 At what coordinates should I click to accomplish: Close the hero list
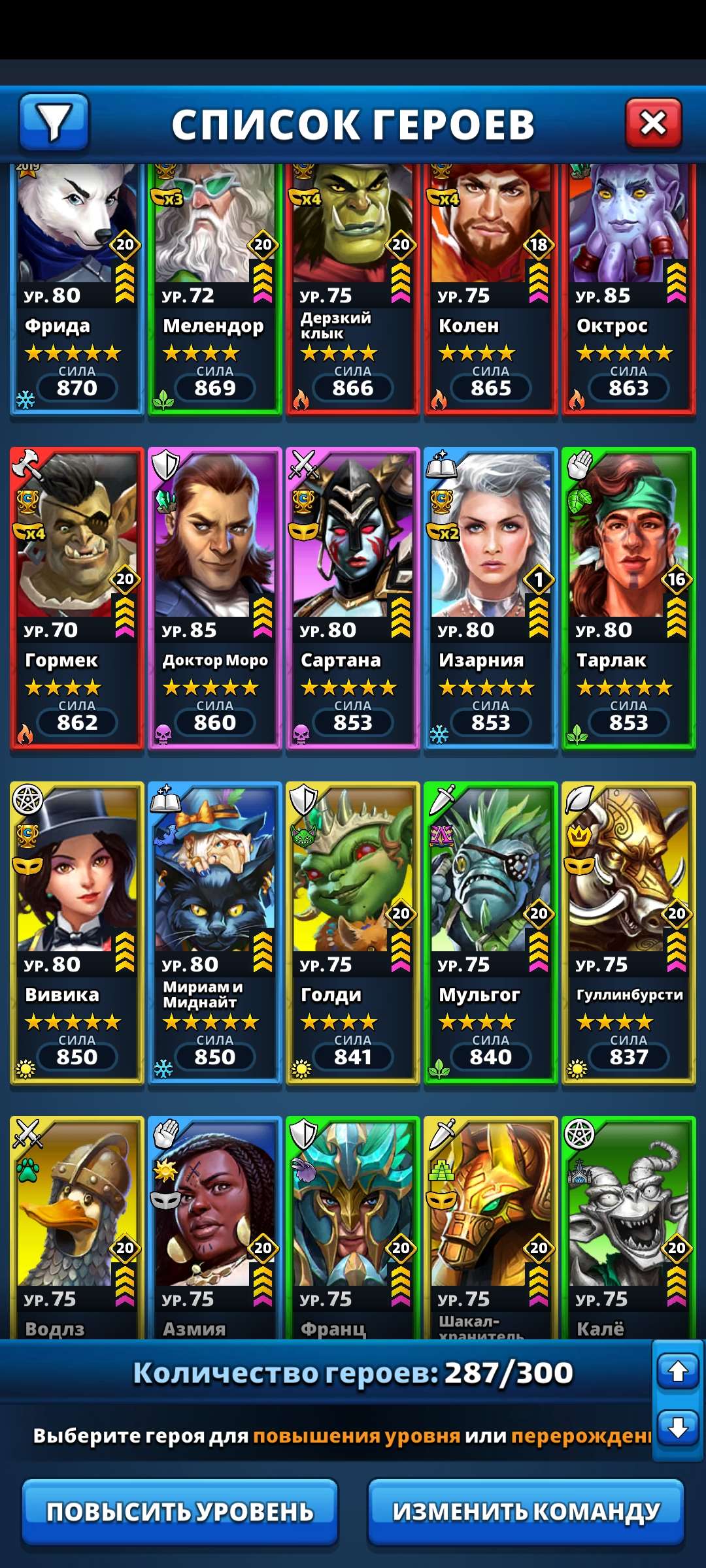653,123
